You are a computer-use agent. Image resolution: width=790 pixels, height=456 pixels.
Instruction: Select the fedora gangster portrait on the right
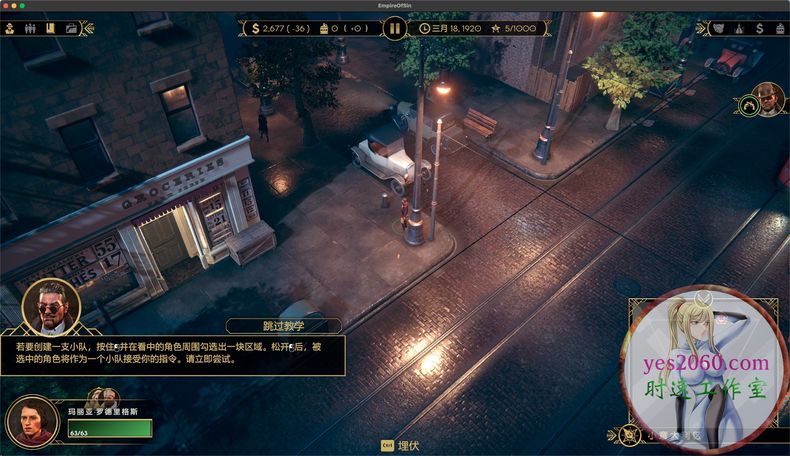(768, 100)
